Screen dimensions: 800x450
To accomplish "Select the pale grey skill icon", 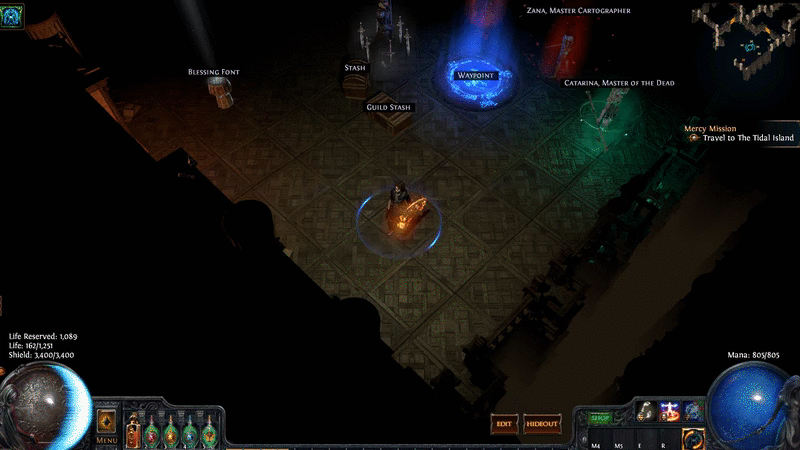I will 646,412.
